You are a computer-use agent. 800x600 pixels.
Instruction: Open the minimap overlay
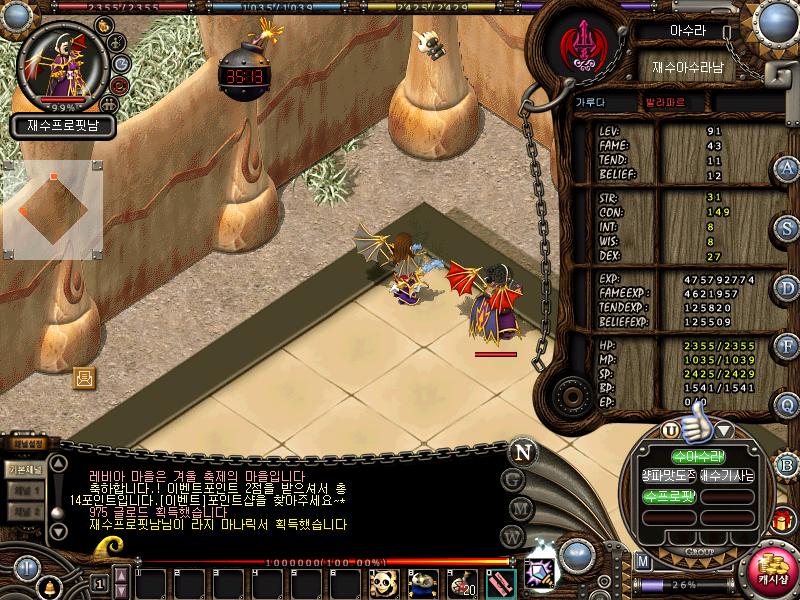(52, 210)
